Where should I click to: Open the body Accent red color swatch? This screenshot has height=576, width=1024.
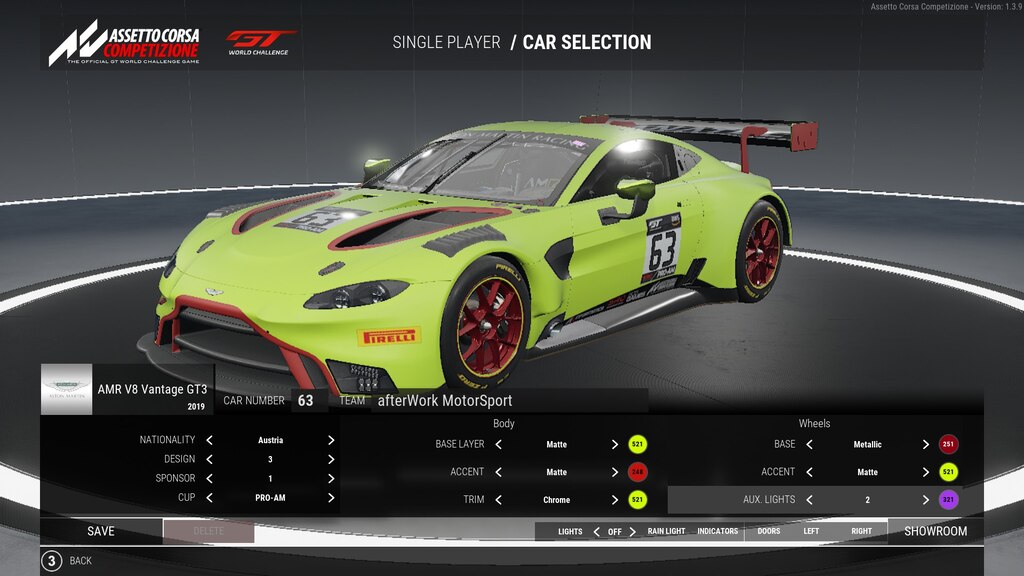(637, 472)
